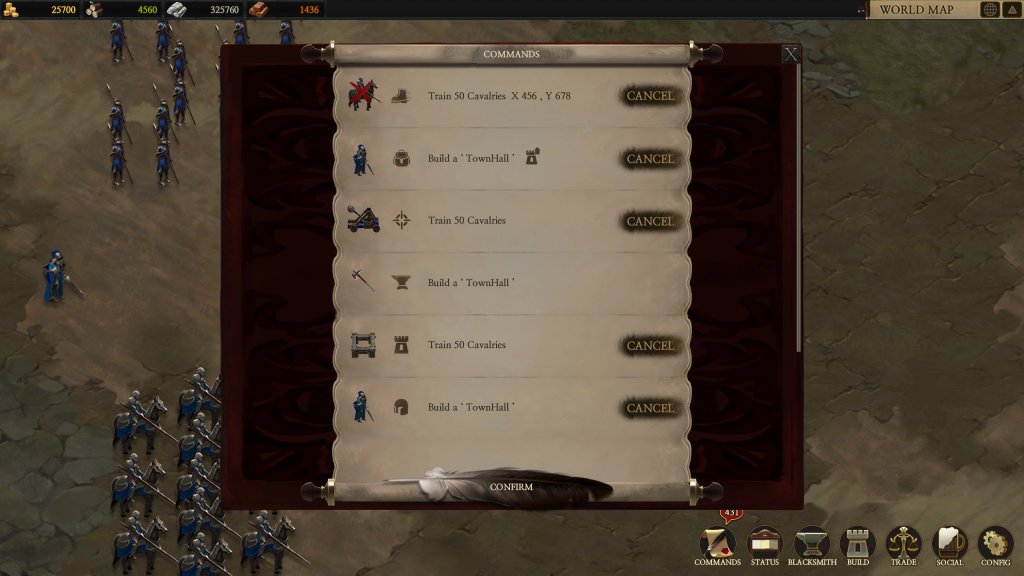
Task: Open the Social panel
Action: click(949, 545)
